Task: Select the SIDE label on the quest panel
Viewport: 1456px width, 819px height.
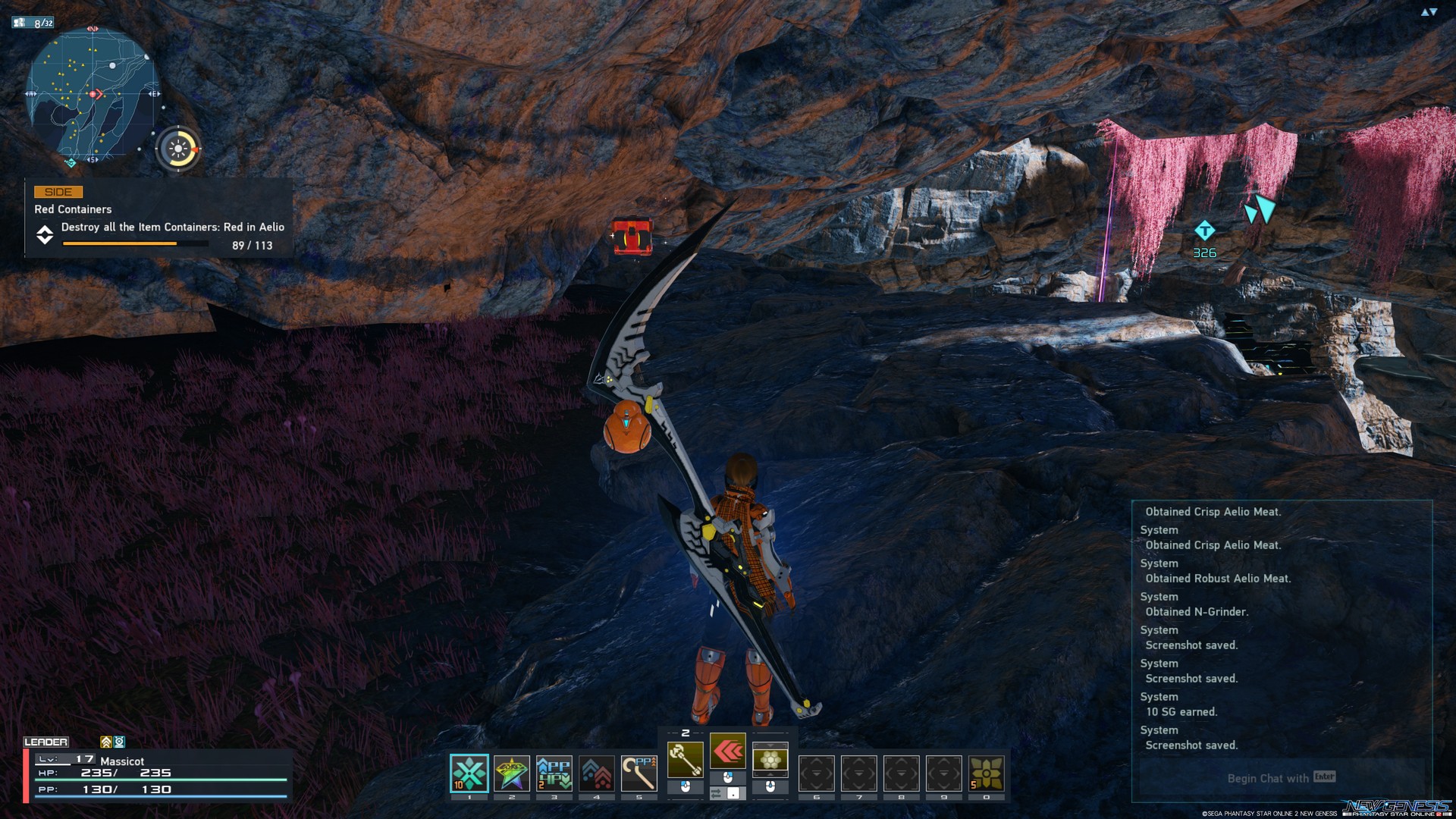Action: 57,192
